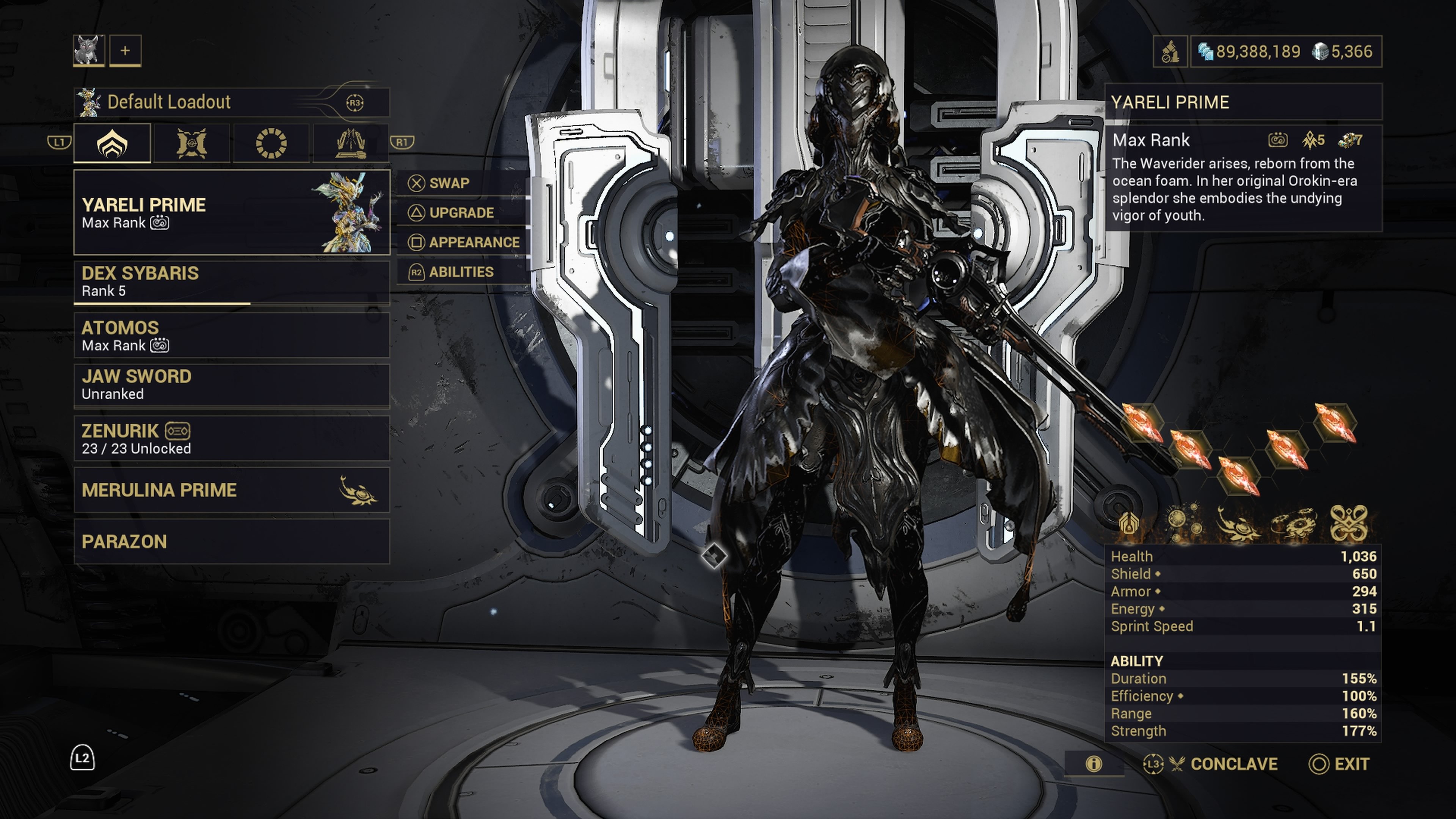Select the Jaw Sword melee slot
The image size is (1456, 819).
point(231,385)
